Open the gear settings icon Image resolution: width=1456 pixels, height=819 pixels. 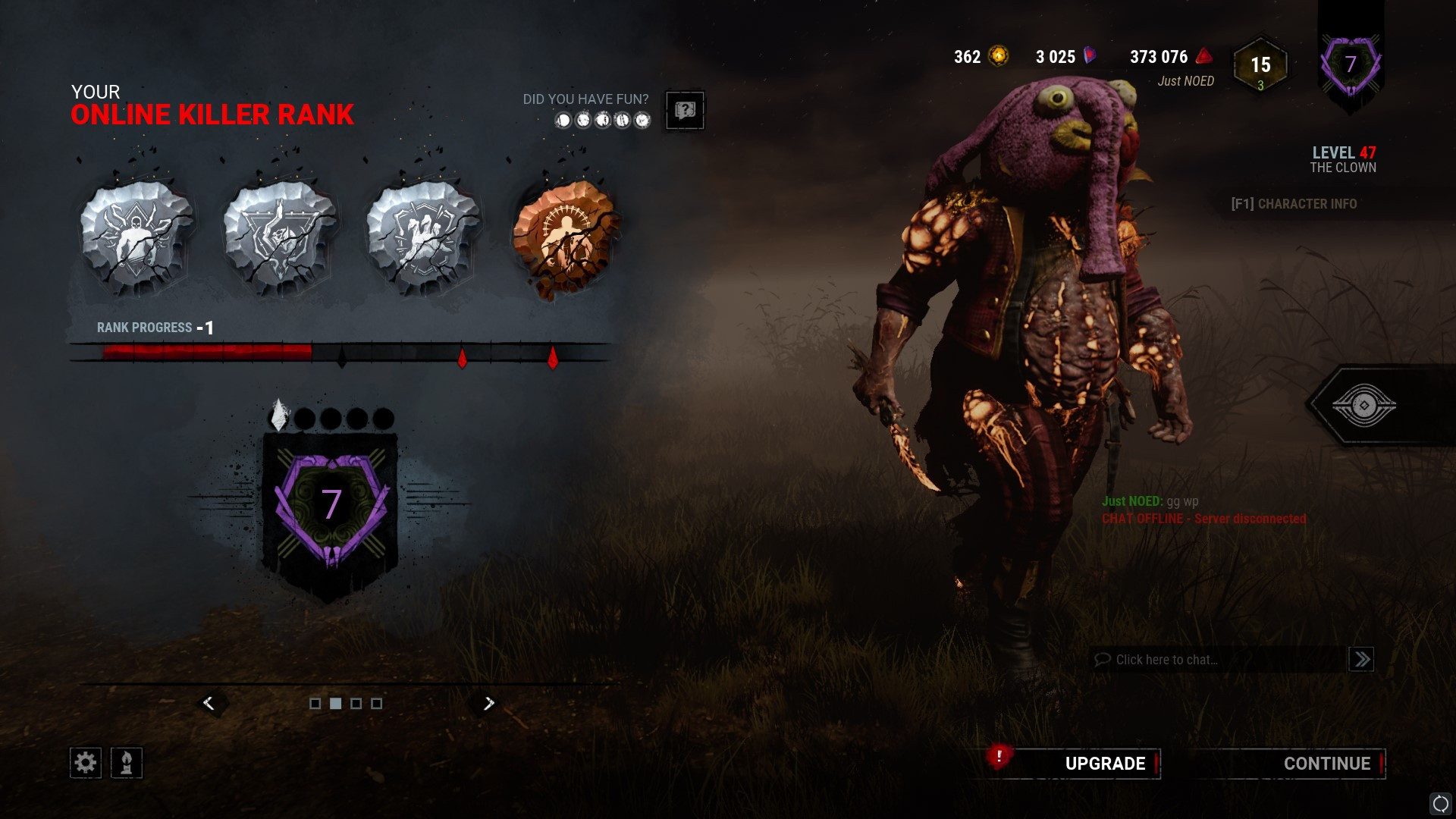[86, 763]
